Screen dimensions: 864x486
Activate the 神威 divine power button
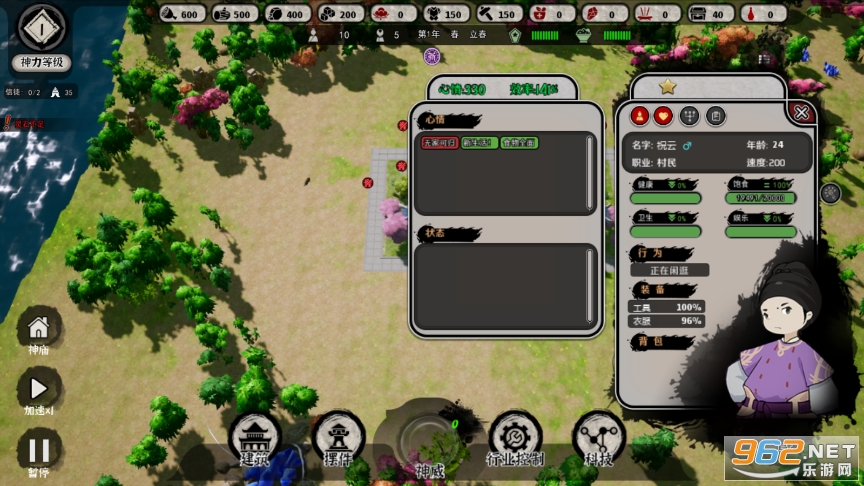(x=429, y=442)
